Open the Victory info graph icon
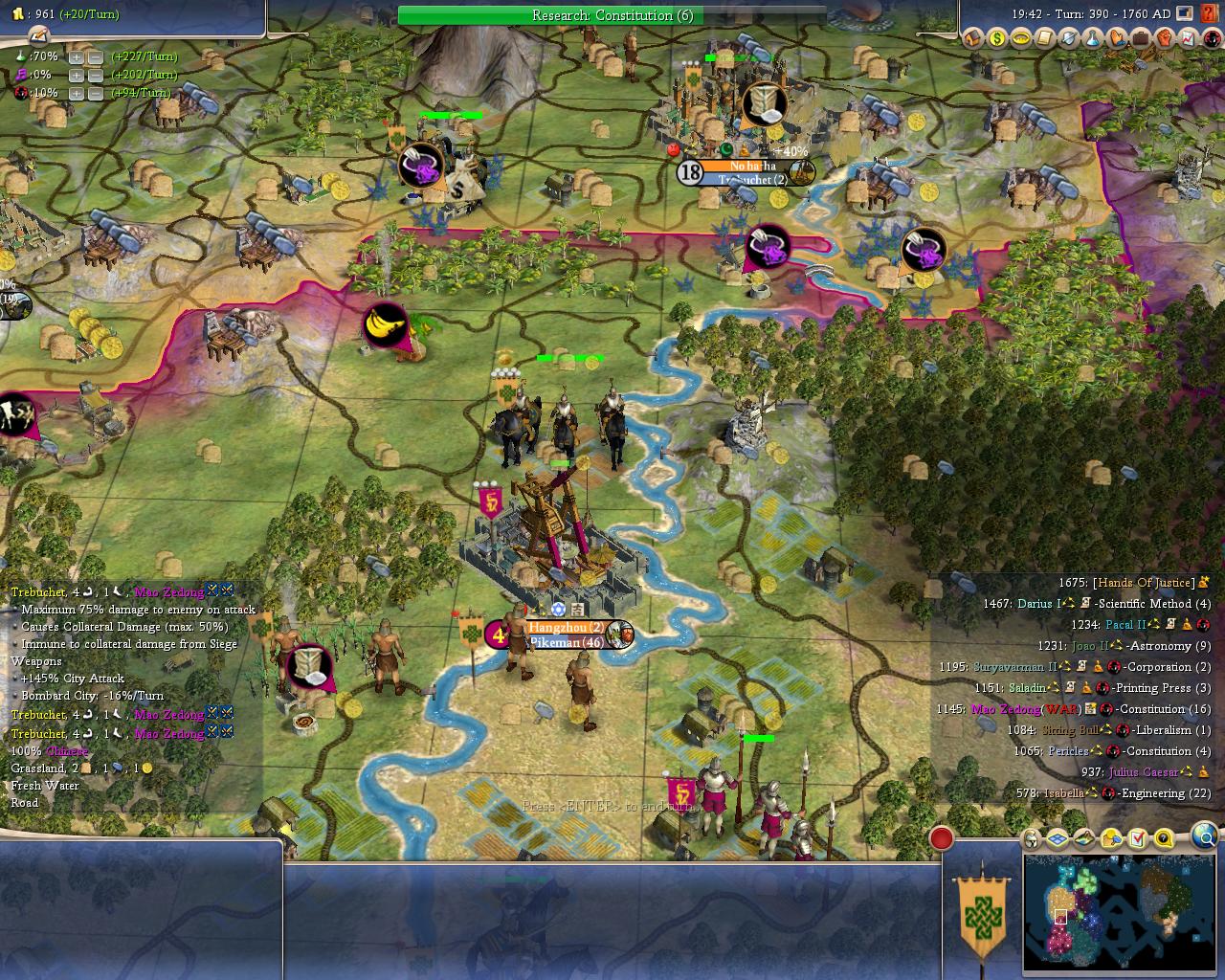The width and height of the screenshot is (1225, 980). pos(1188,39)
